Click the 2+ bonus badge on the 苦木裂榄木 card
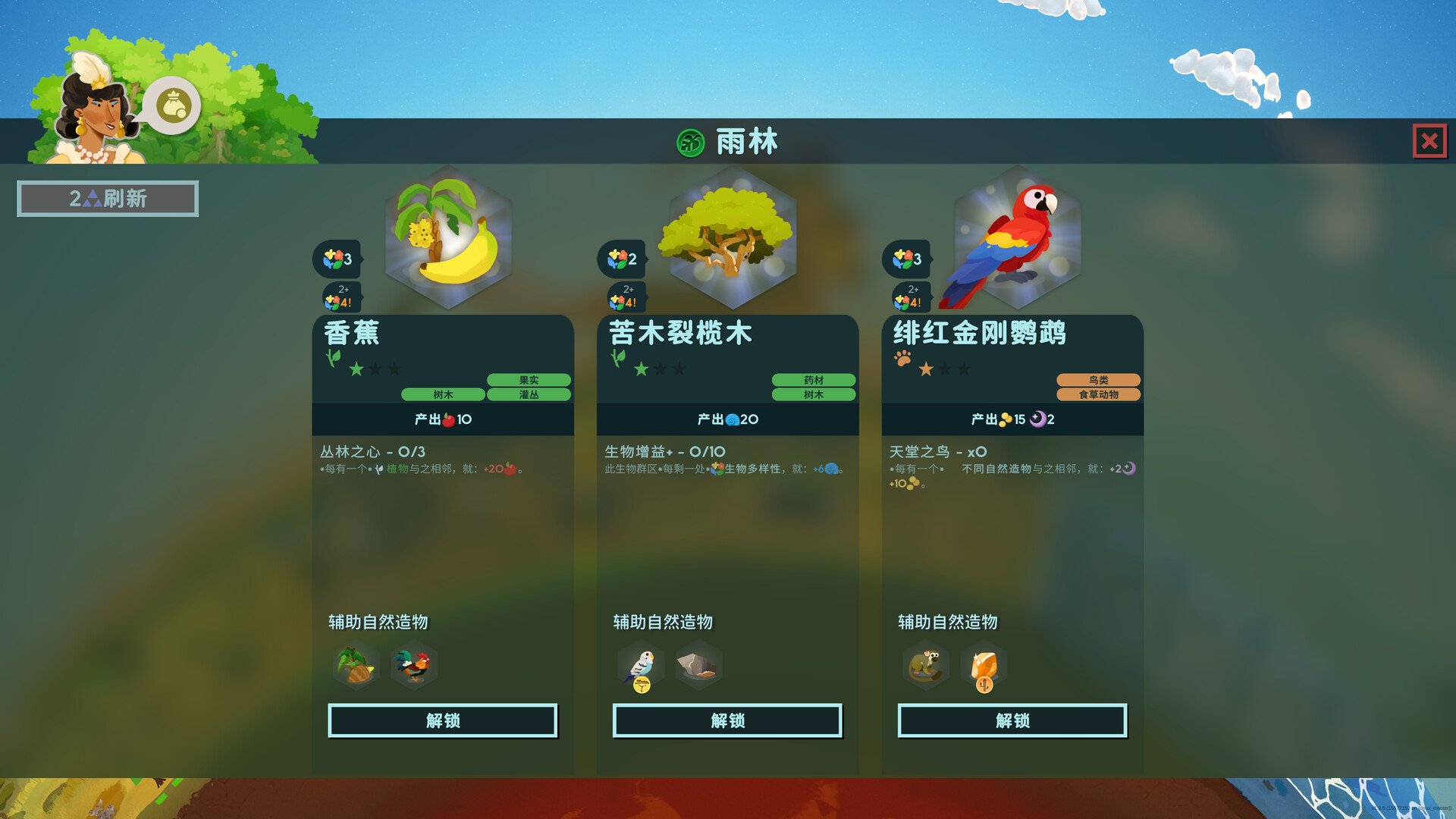 pos(625,295)
